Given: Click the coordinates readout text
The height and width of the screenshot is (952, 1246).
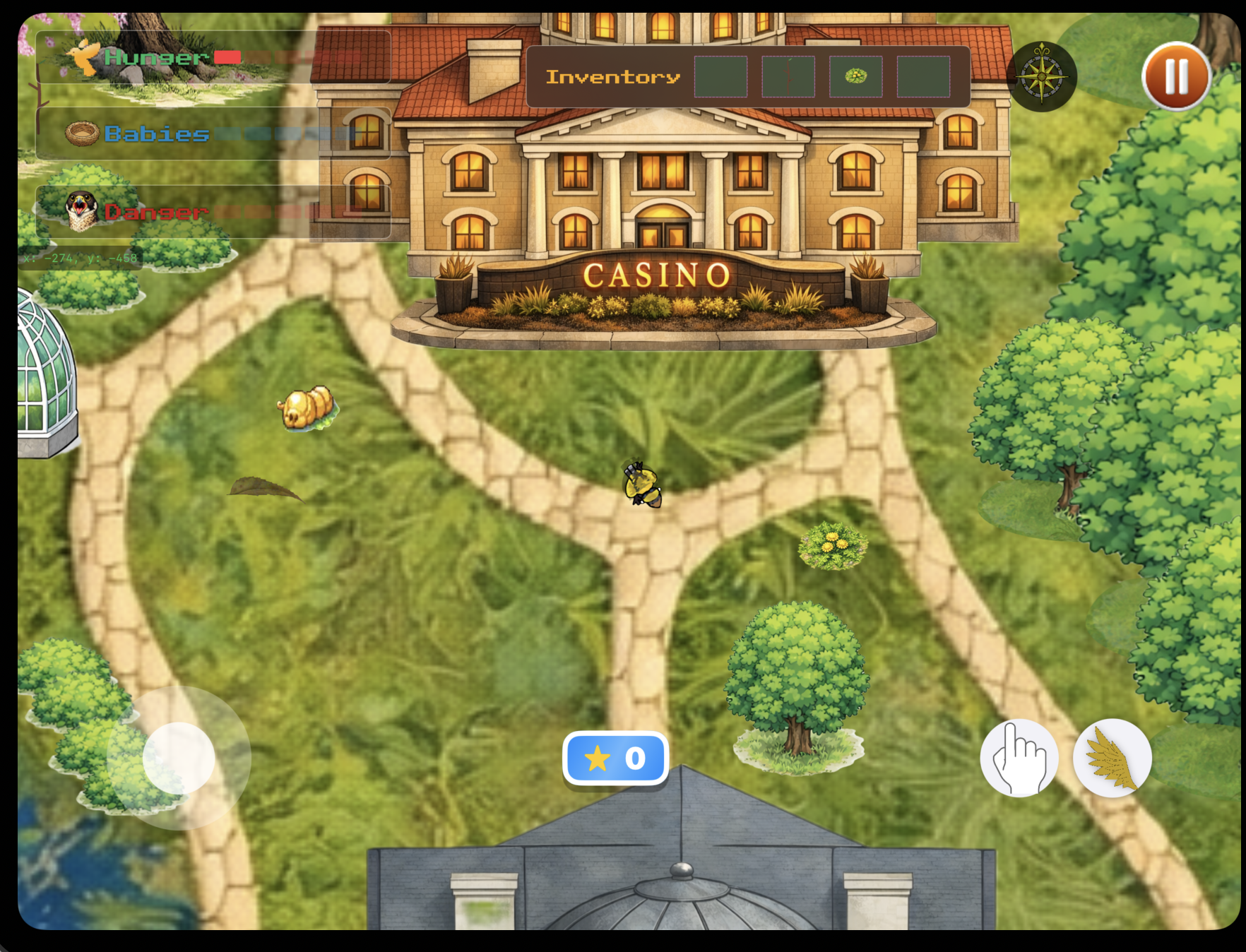Looking at the screenshot, I should pos(80,258).
